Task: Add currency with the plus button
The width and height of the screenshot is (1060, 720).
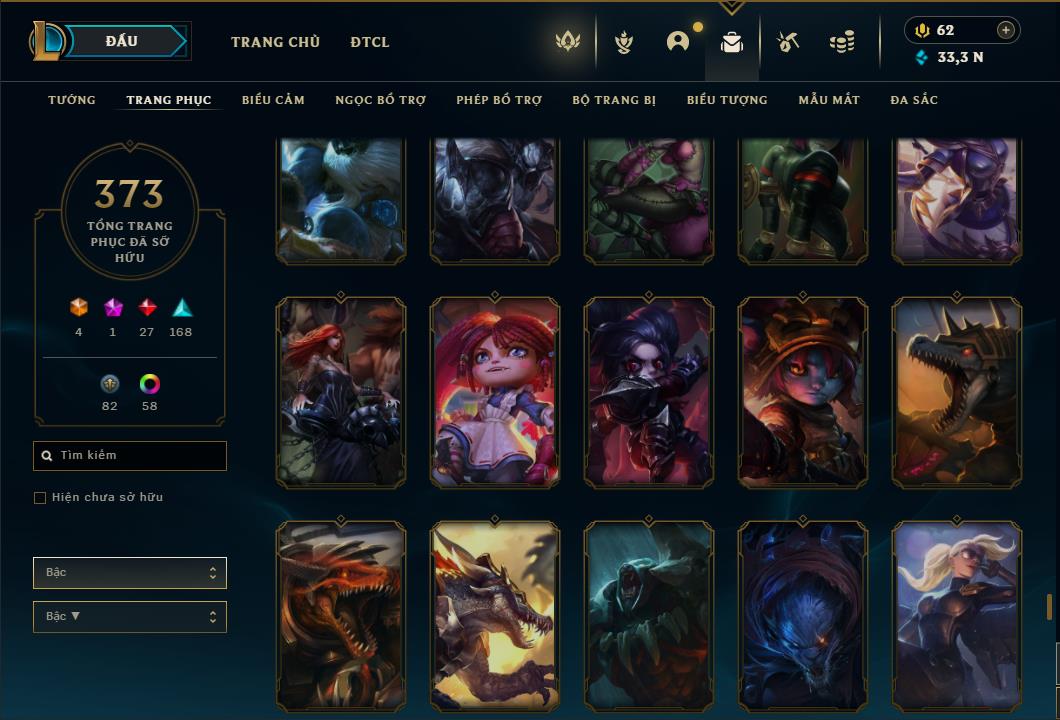Action: (x=1006, y=30)
